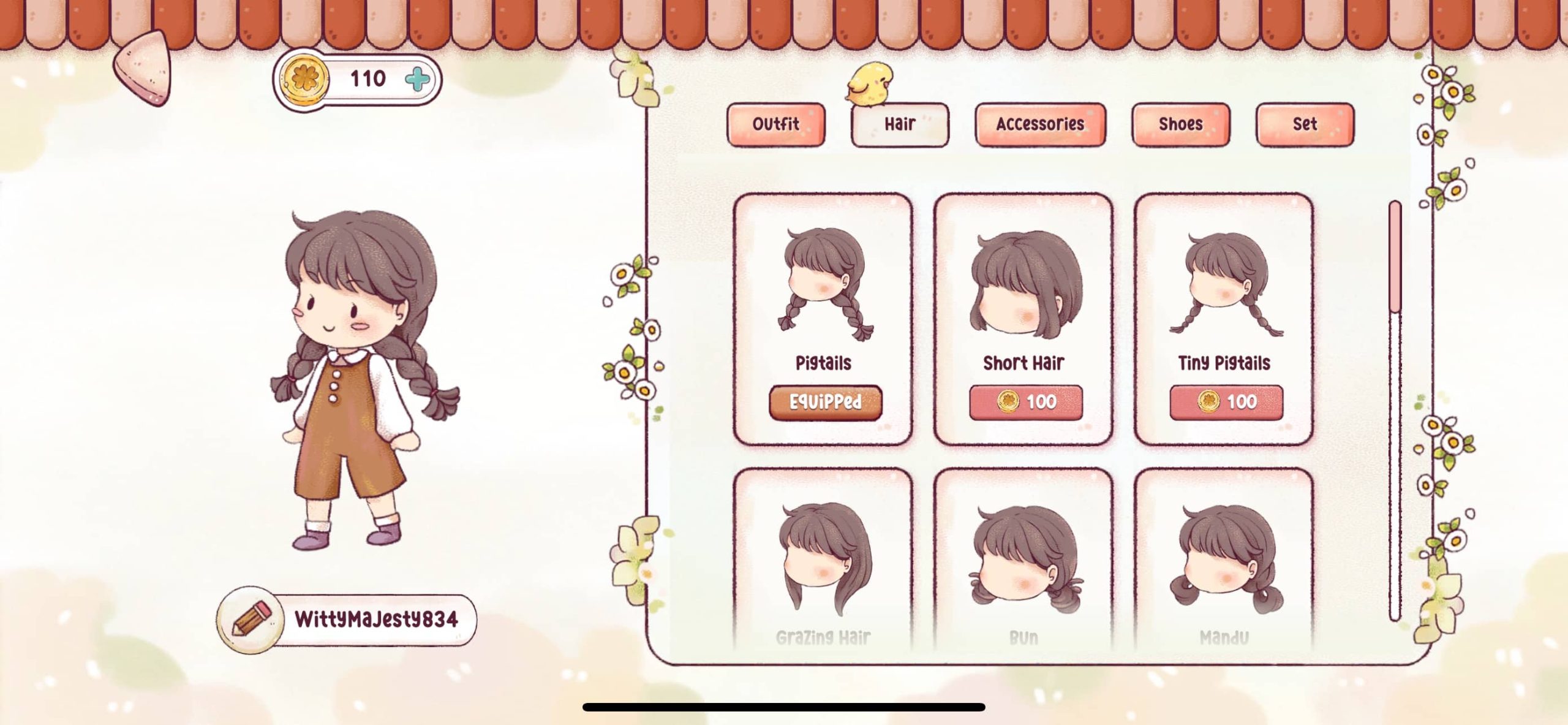Image resolution: width=1568 pixels, height=725 pixels.
Task: Click the Equipped button under Pigtails
Action: pyautogui.click(x=825, y=402)
